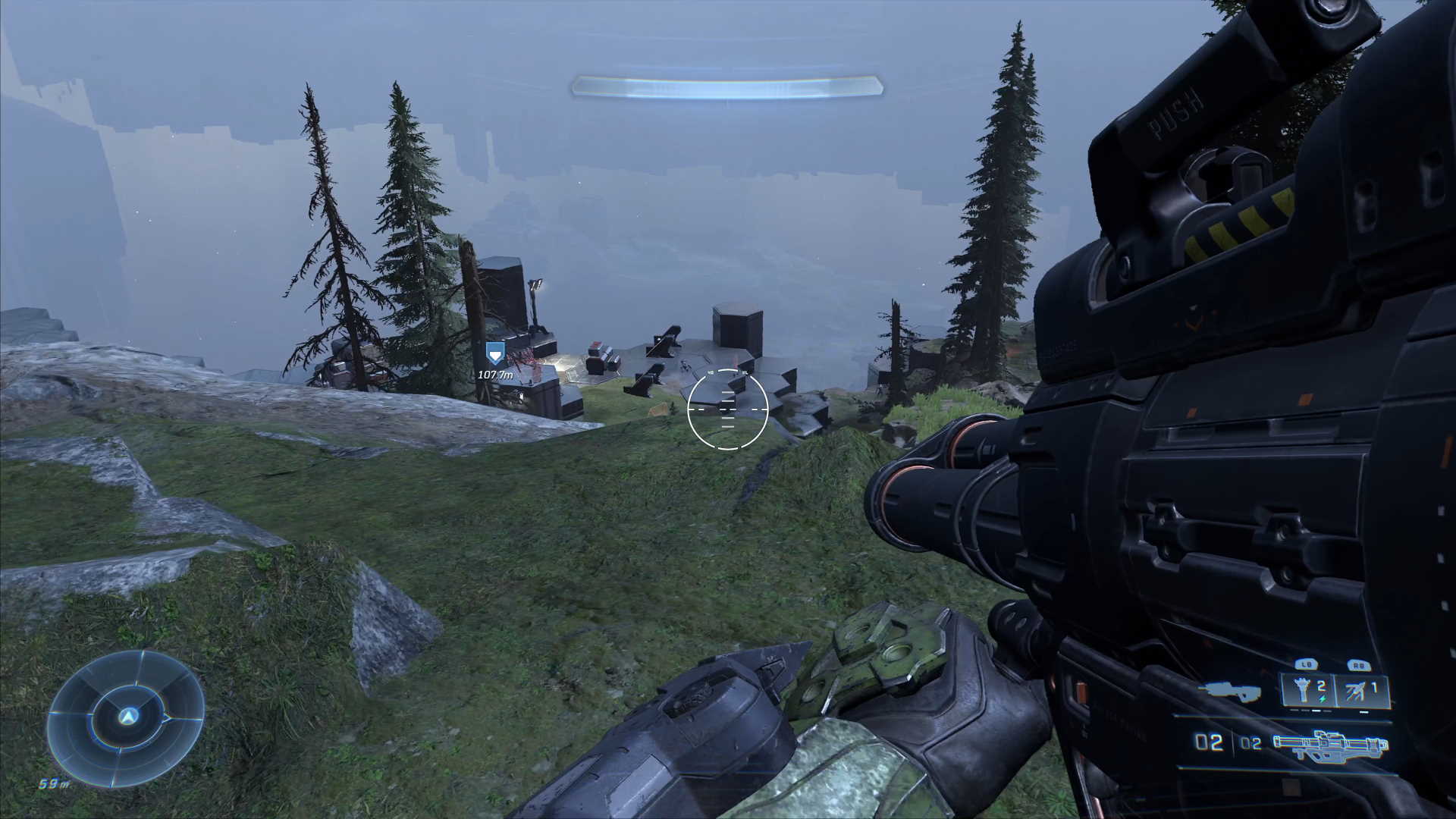This screenshot has height=819, width=1456.
Task: Toggle the RB equipment slot prompt
Action: [x=1360, y=665]
